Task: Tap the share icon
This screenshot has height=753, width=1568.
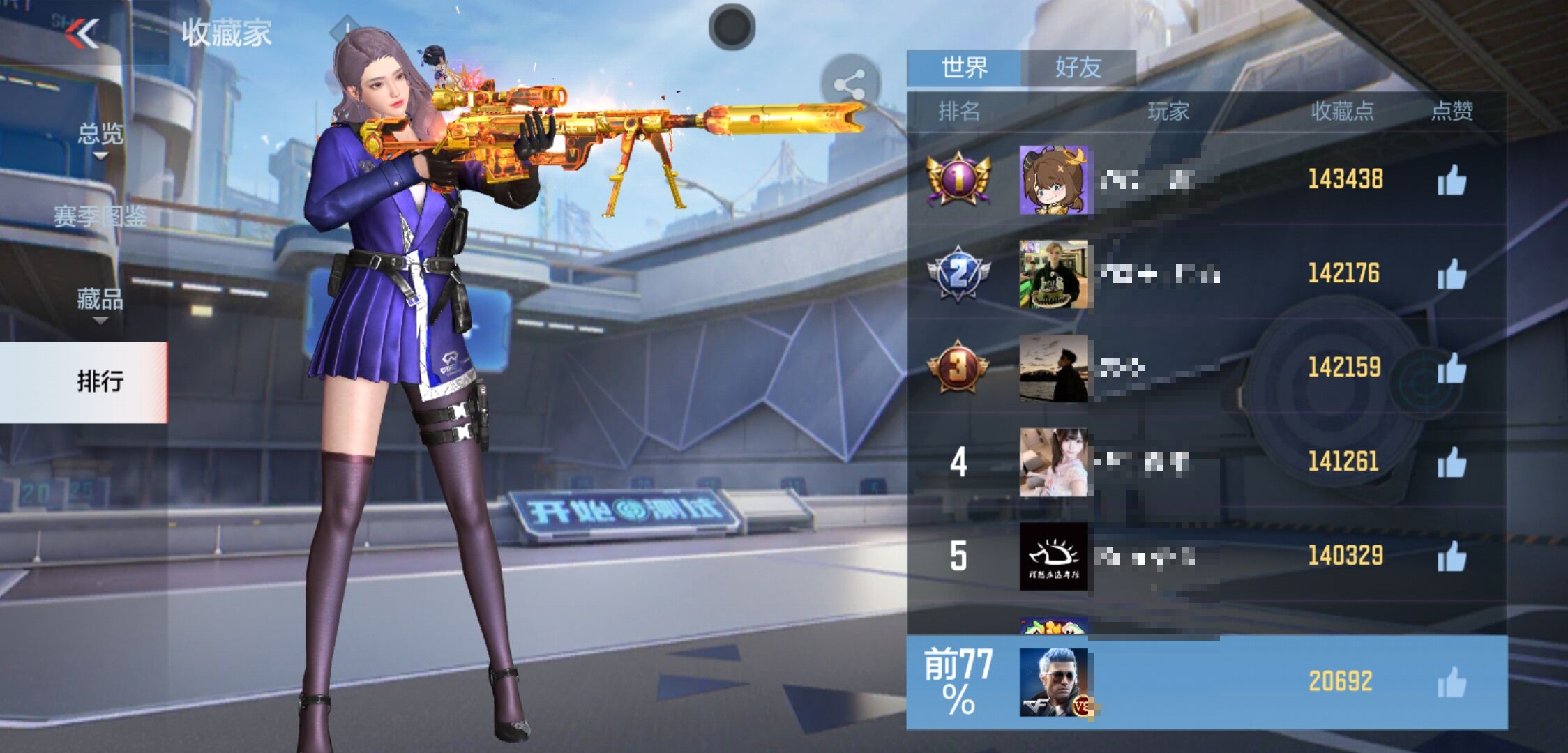Action: click(849, 85)
